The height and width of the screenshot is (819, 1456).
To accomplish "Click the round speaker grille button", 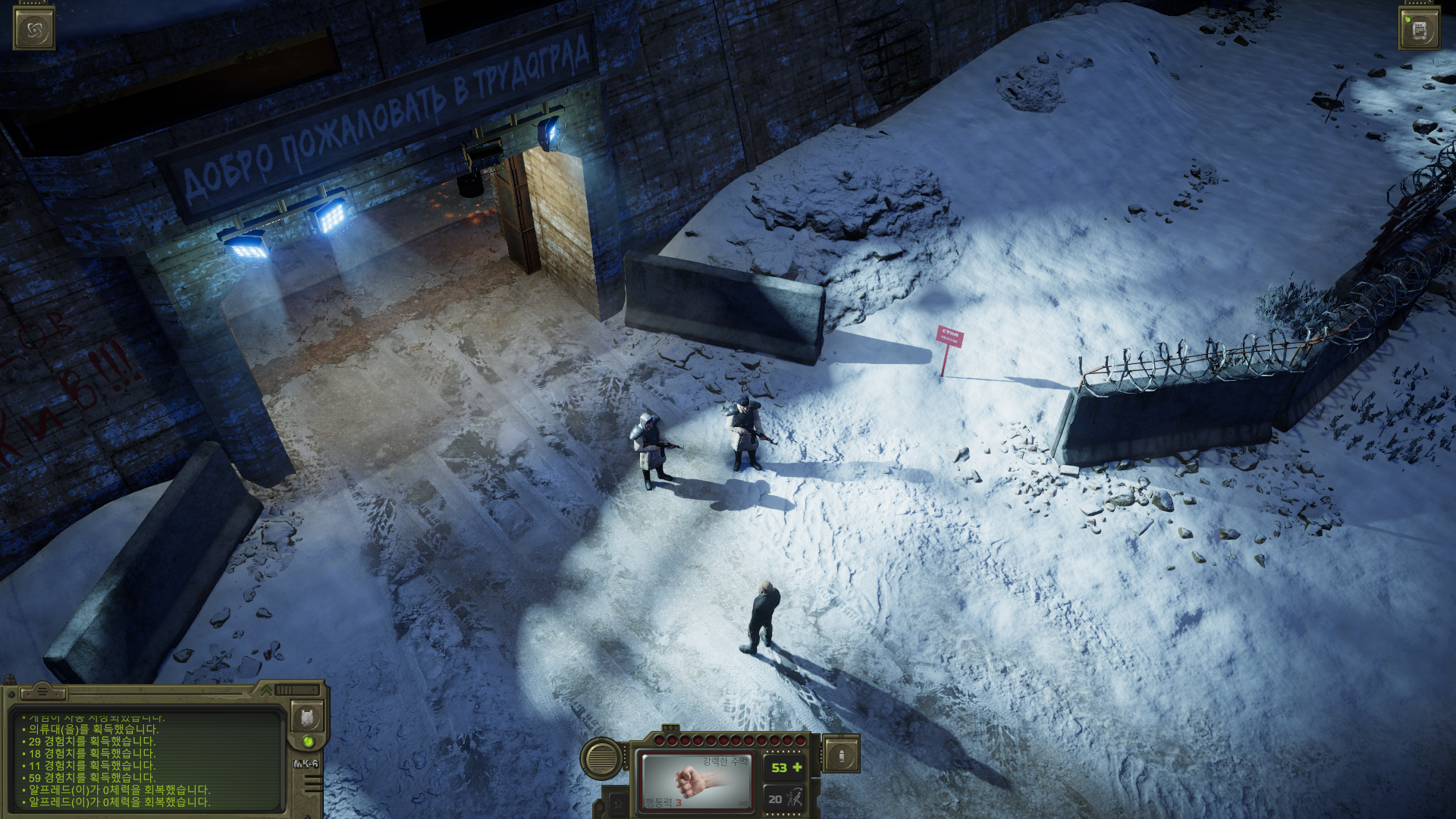I will tap(602, 758).
